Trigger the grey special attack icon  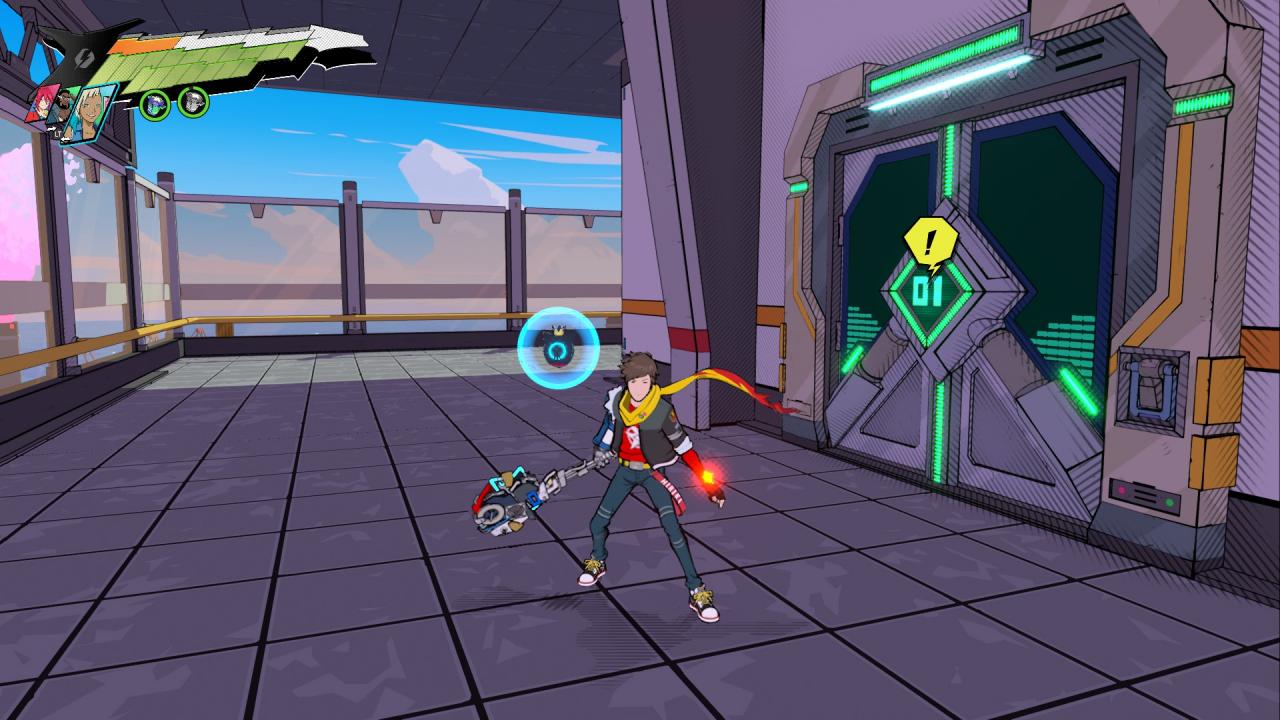pyautogui.click(x=192, y=101)
